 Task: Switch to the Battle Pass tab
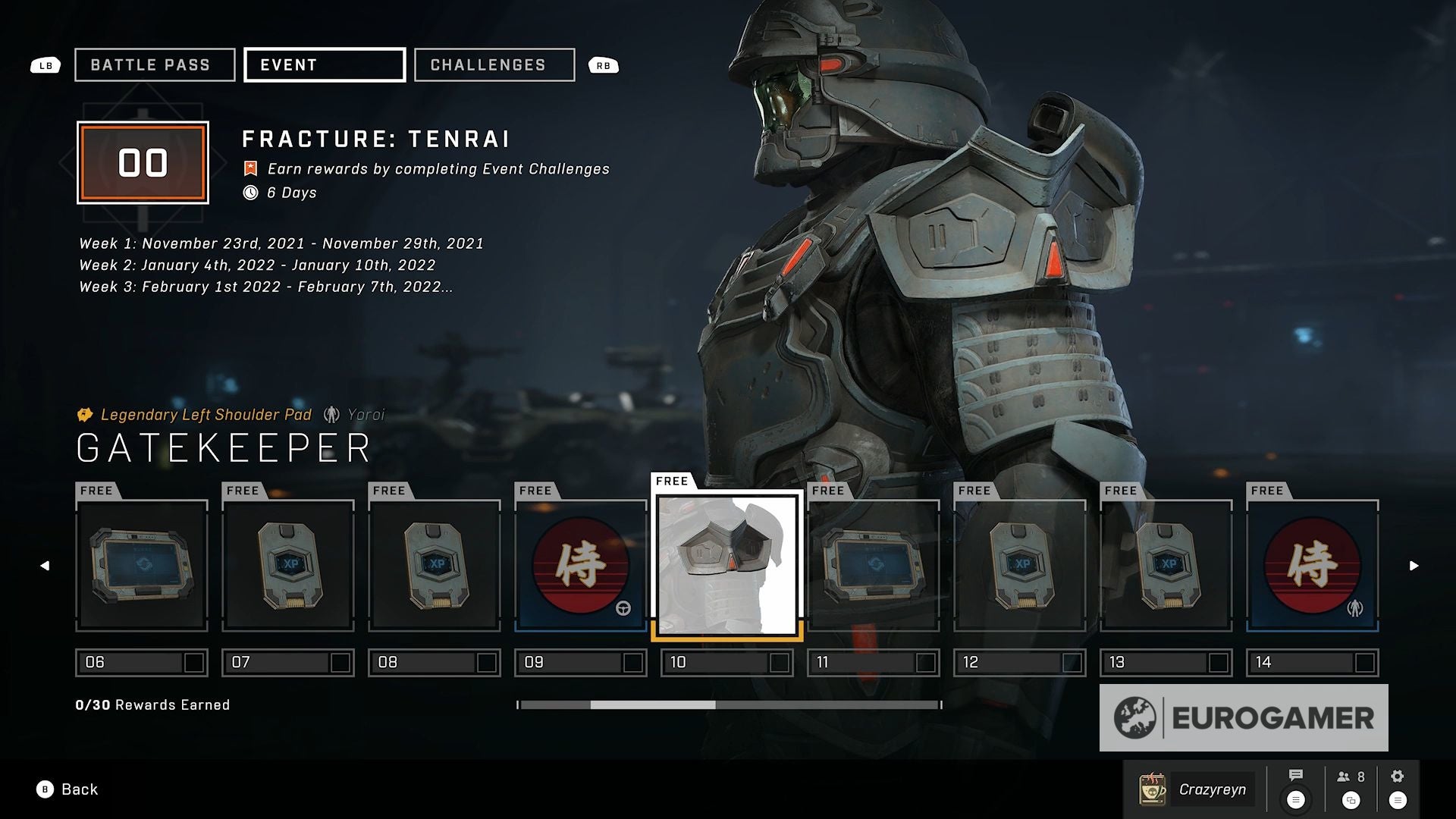pos(155,65)
